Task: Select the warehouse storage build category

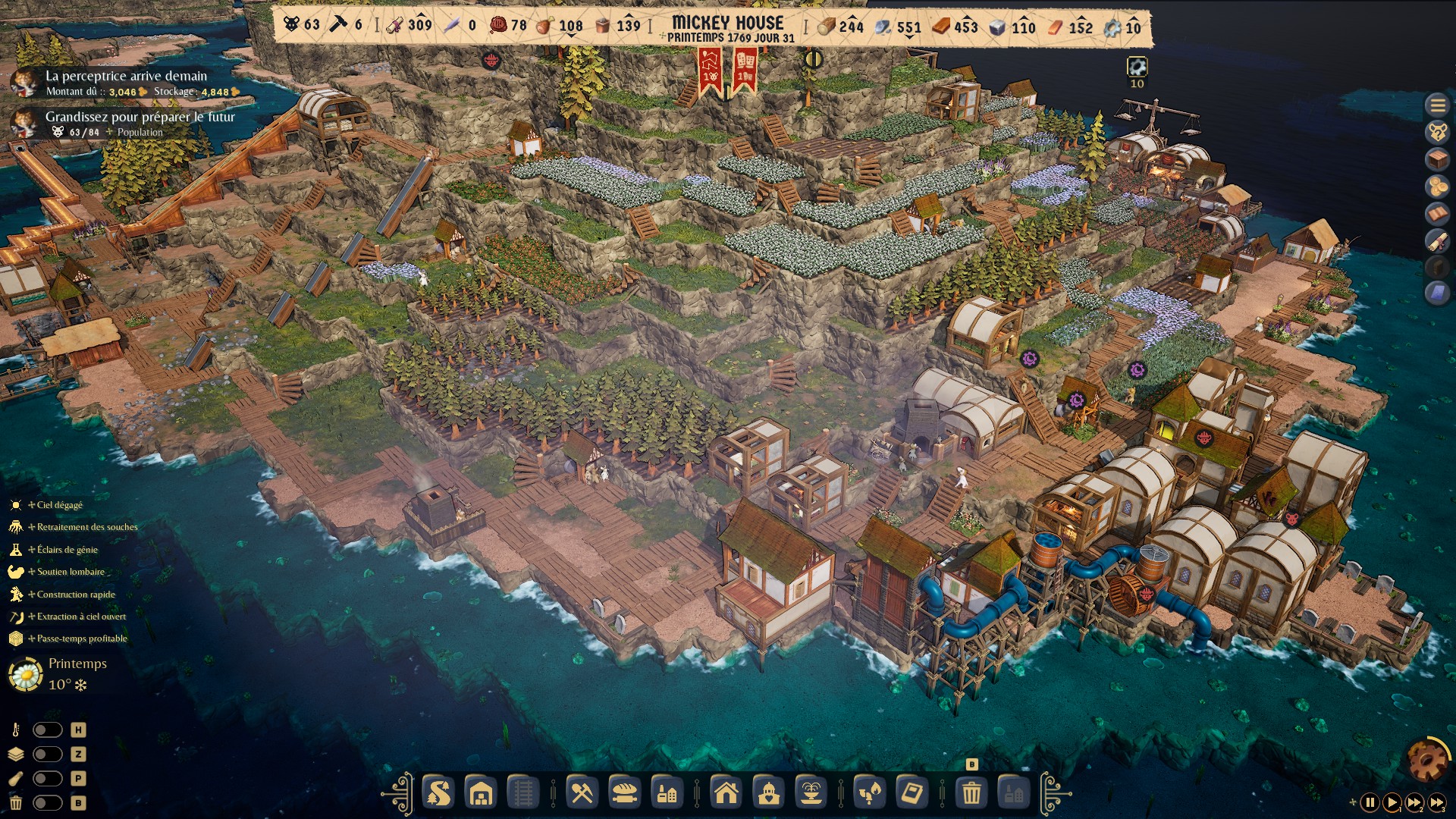Action: (x=482, y=793)
